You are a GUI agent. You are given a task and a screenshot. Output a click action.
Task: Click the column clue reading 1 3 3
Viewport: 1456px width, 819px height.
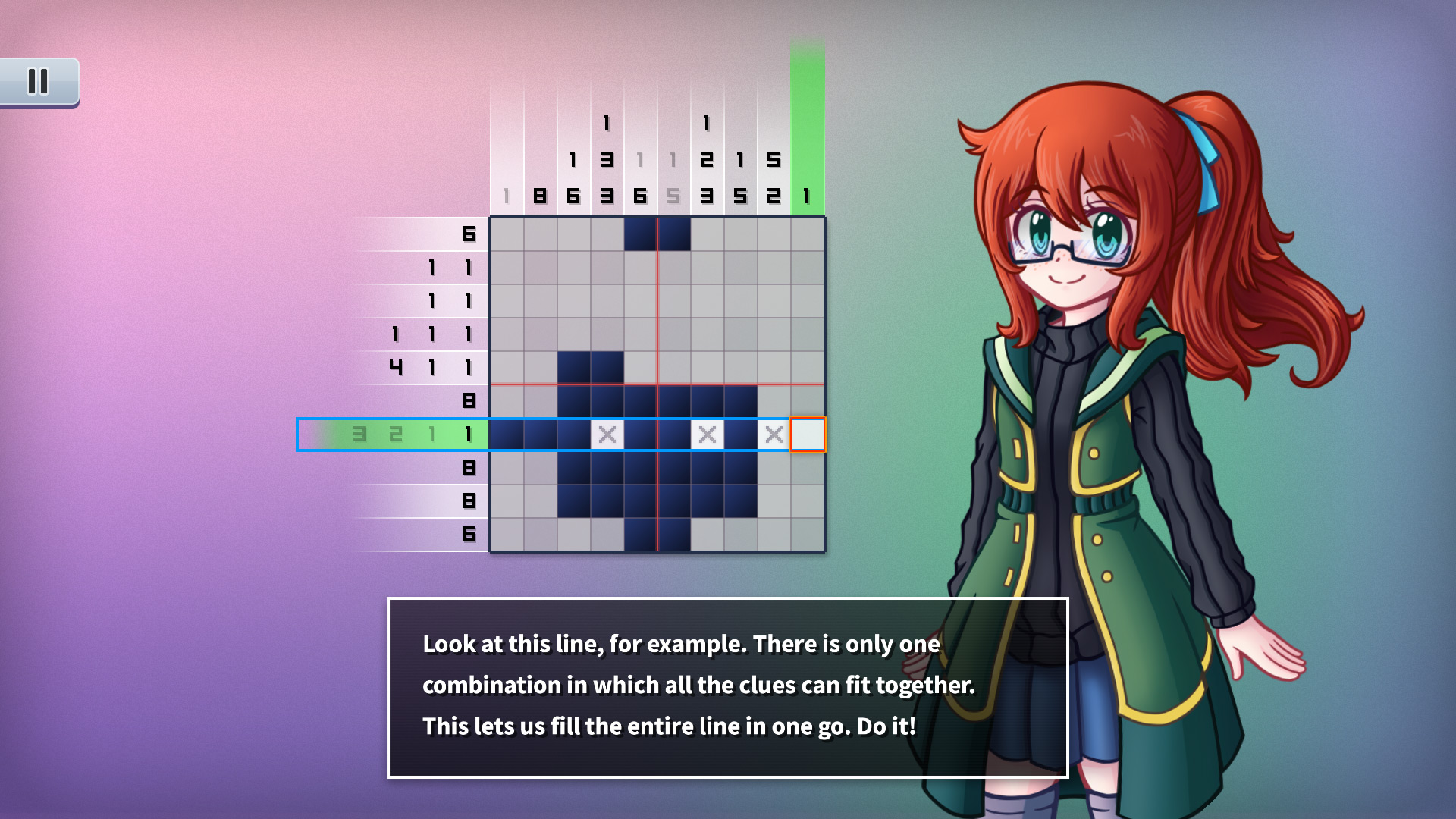pyautogui.click(x=606, y=159)
